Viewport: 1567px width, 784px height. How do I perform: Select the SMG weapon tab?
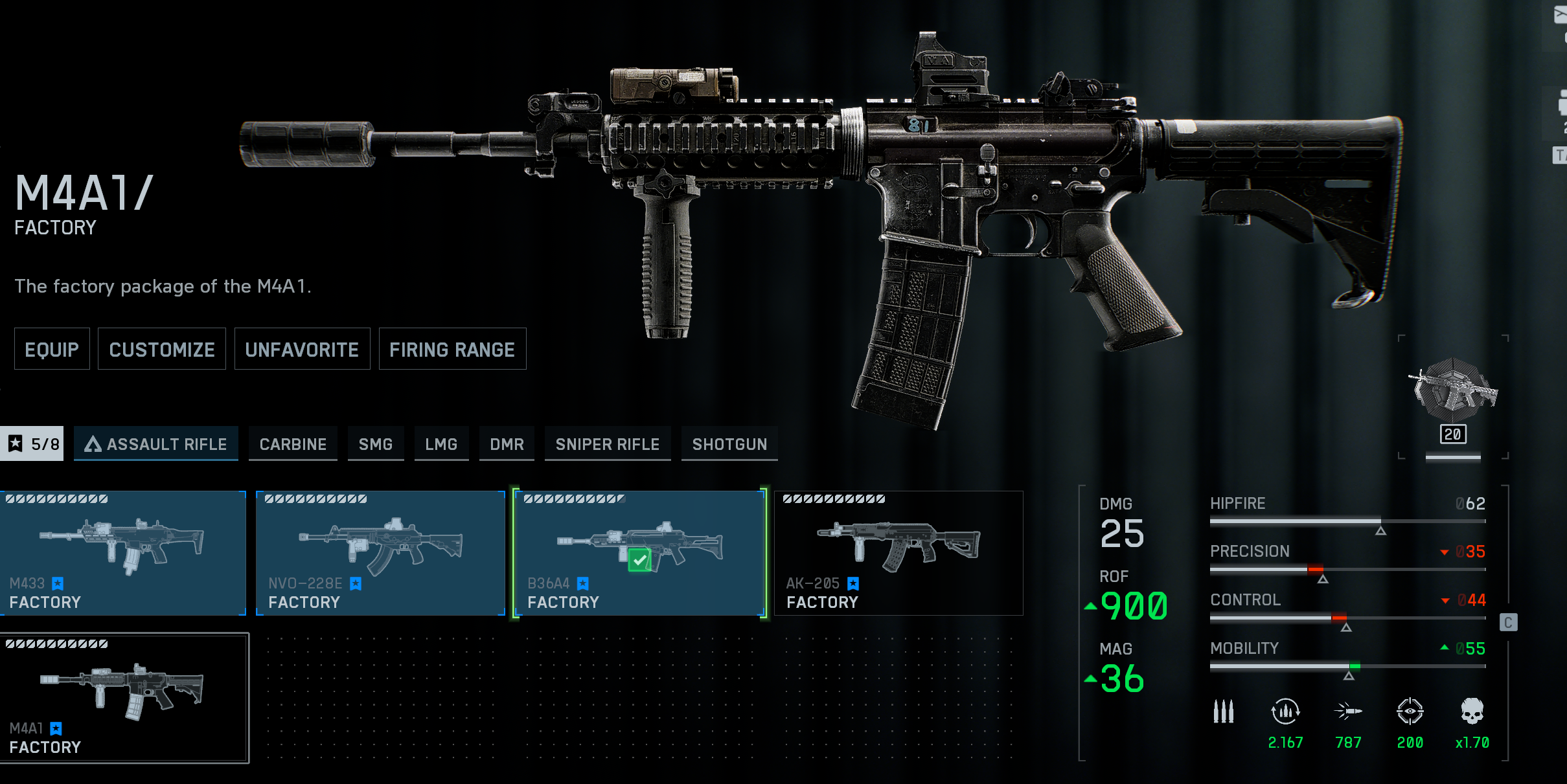point(376,444)
